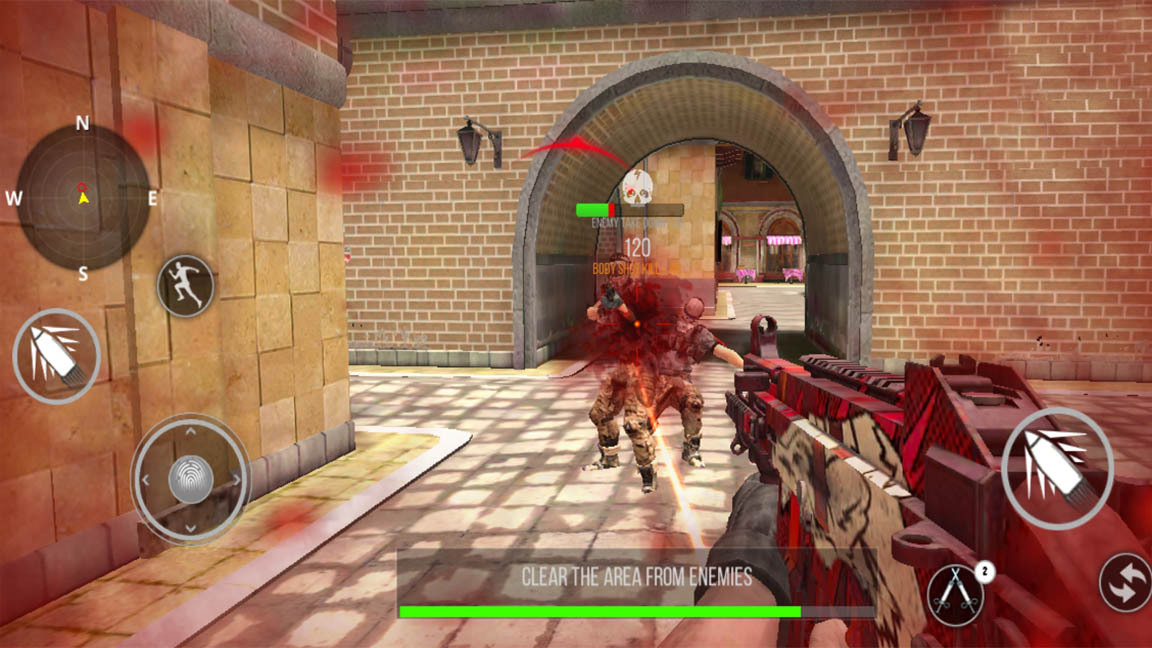Open the compass radar minimap
1152x648 pixels.
(83, 196)
